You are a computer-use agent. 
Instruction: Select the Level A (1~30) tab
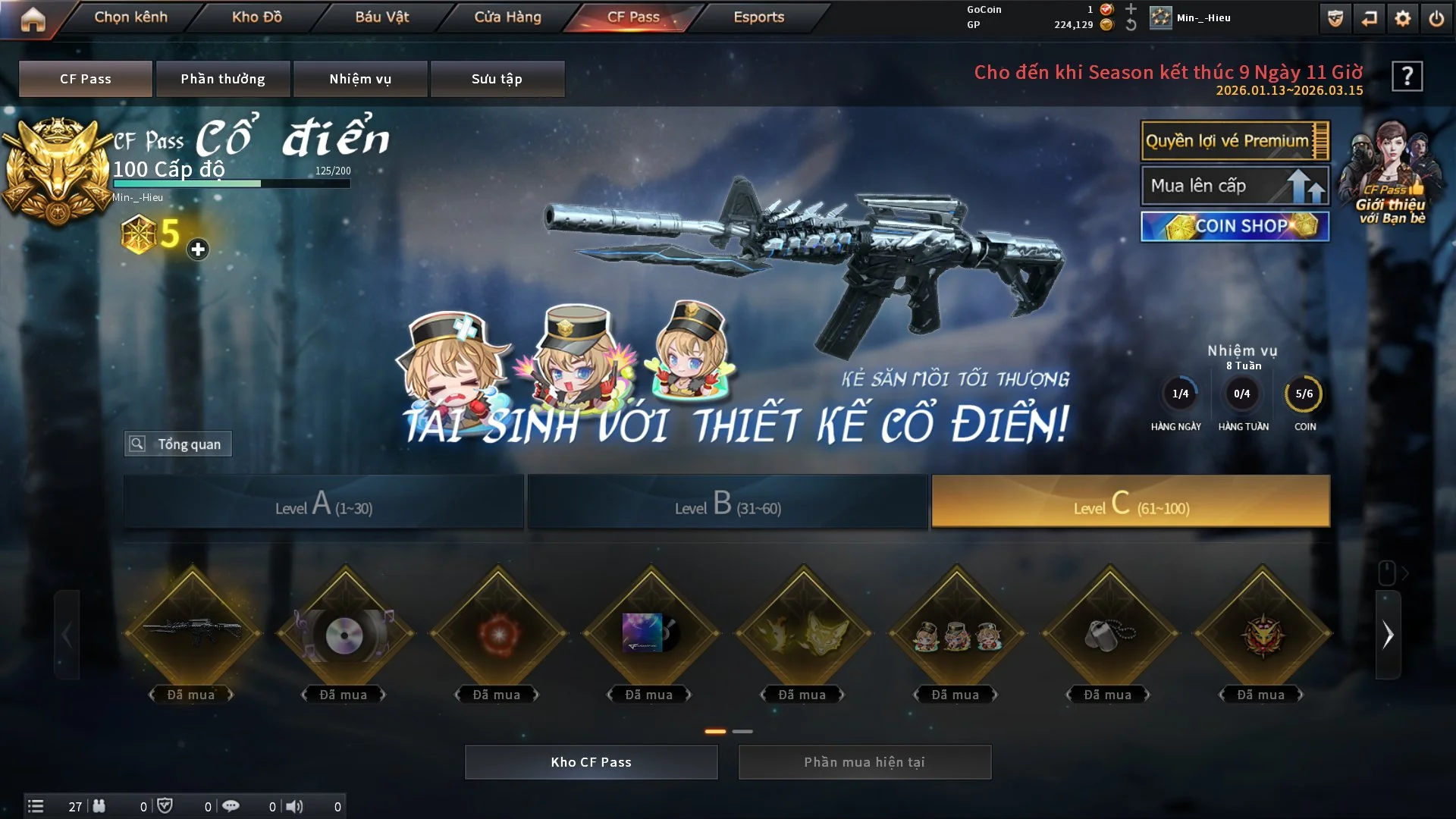pyautogui.click(x=324, y=502)
